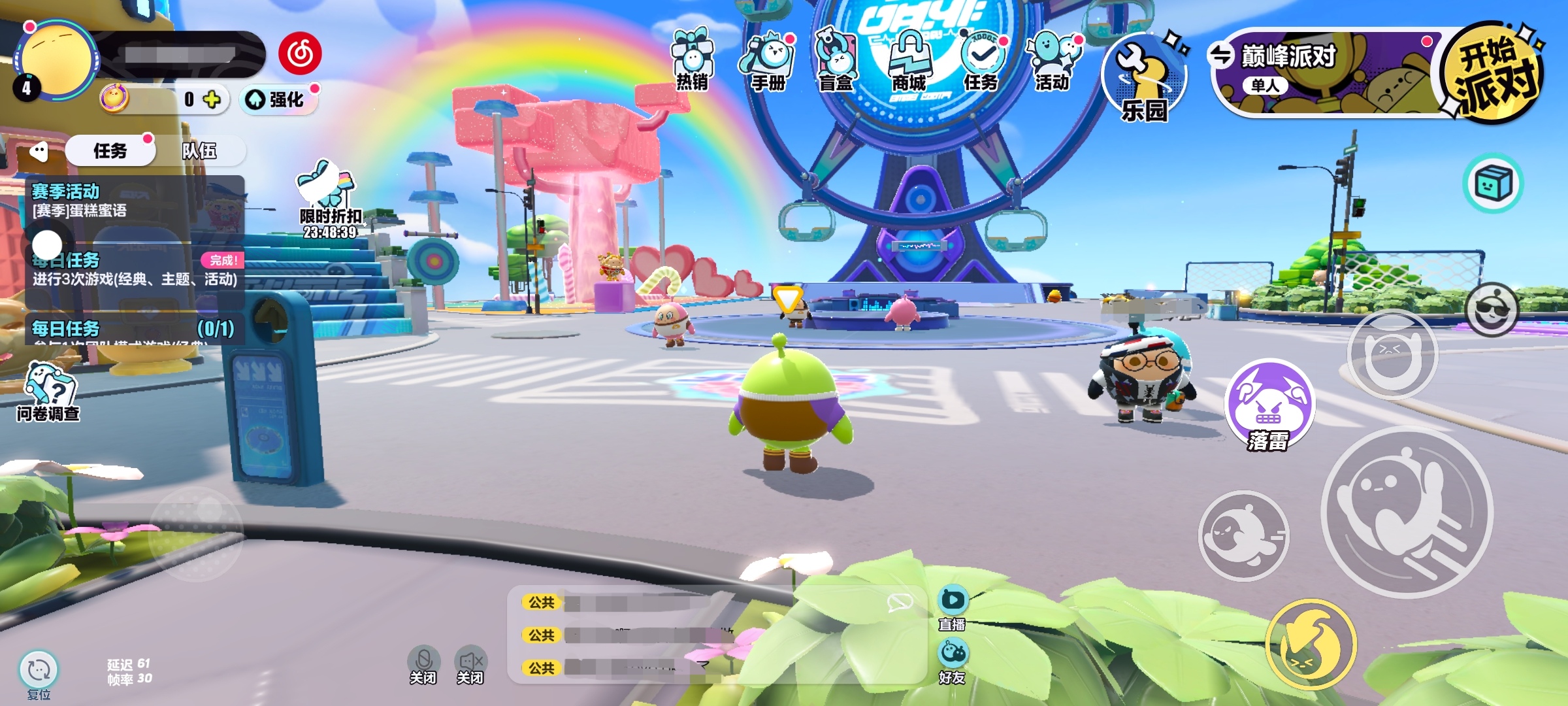Viewport: 1568px width, 706px height.
Task: Open the 好友 friends list
Action: 953,662
